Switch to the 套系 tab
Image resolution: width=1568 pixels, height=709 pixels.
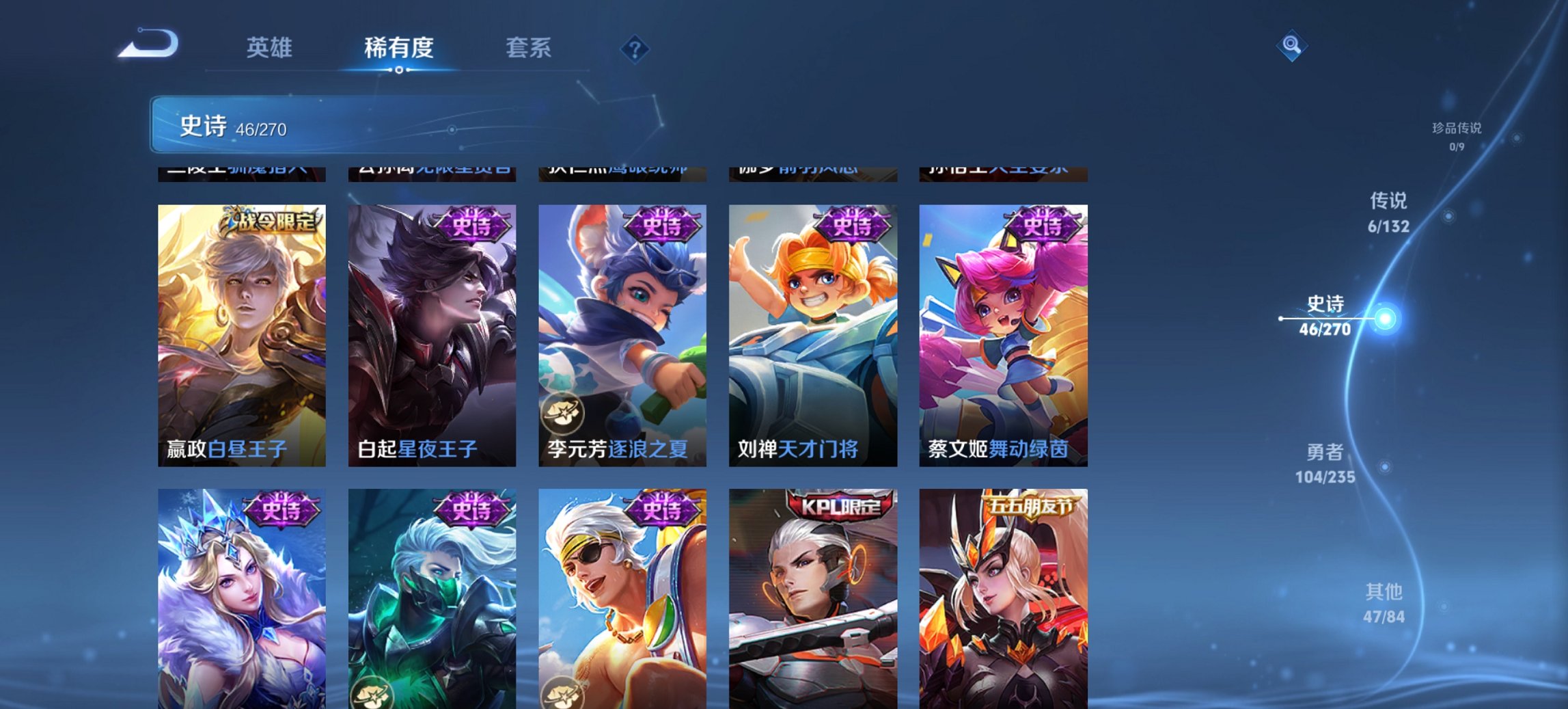(528, 48)
